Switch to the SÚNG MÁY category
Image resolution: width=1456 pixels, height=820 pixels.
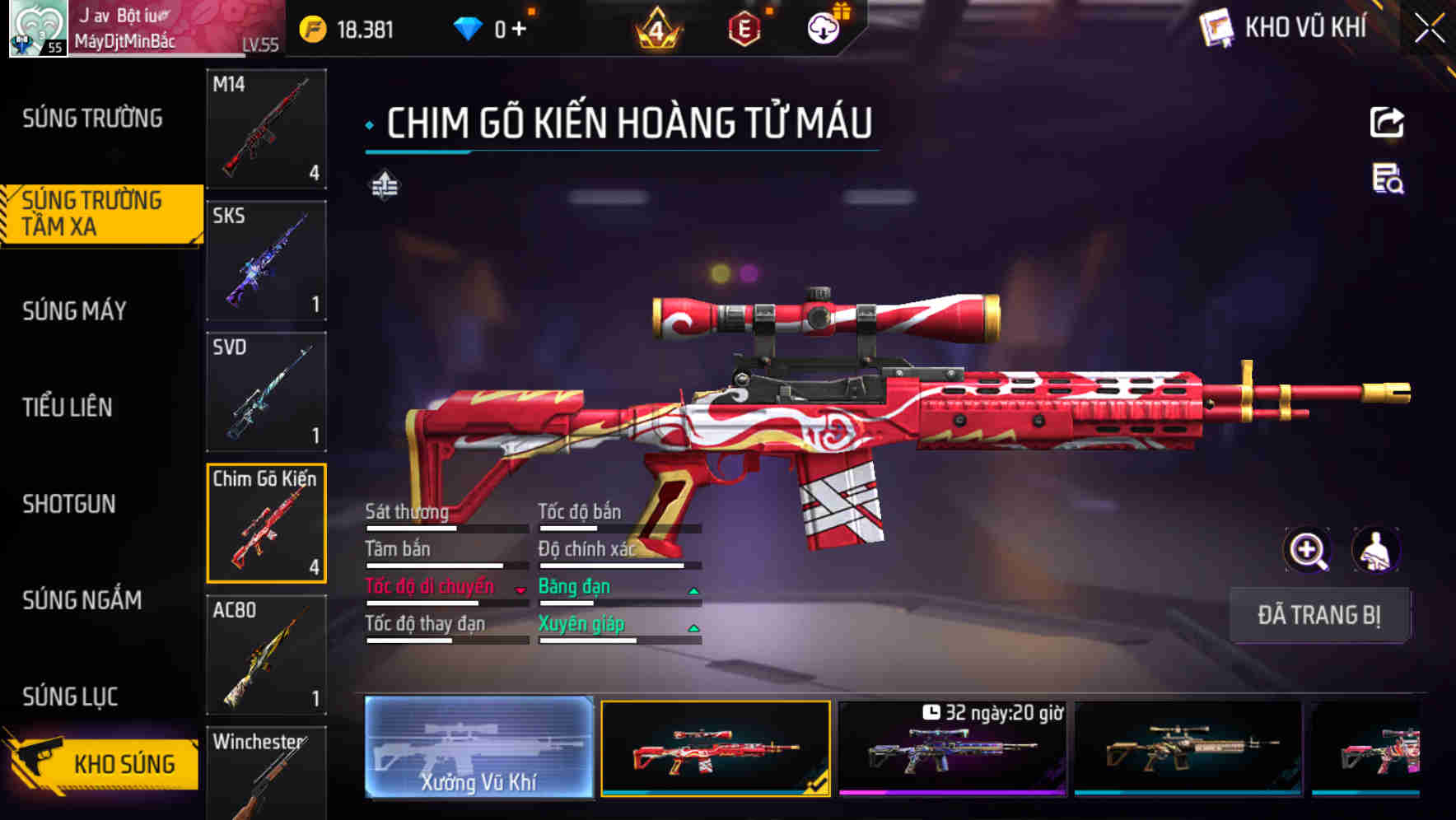[74, 311]
